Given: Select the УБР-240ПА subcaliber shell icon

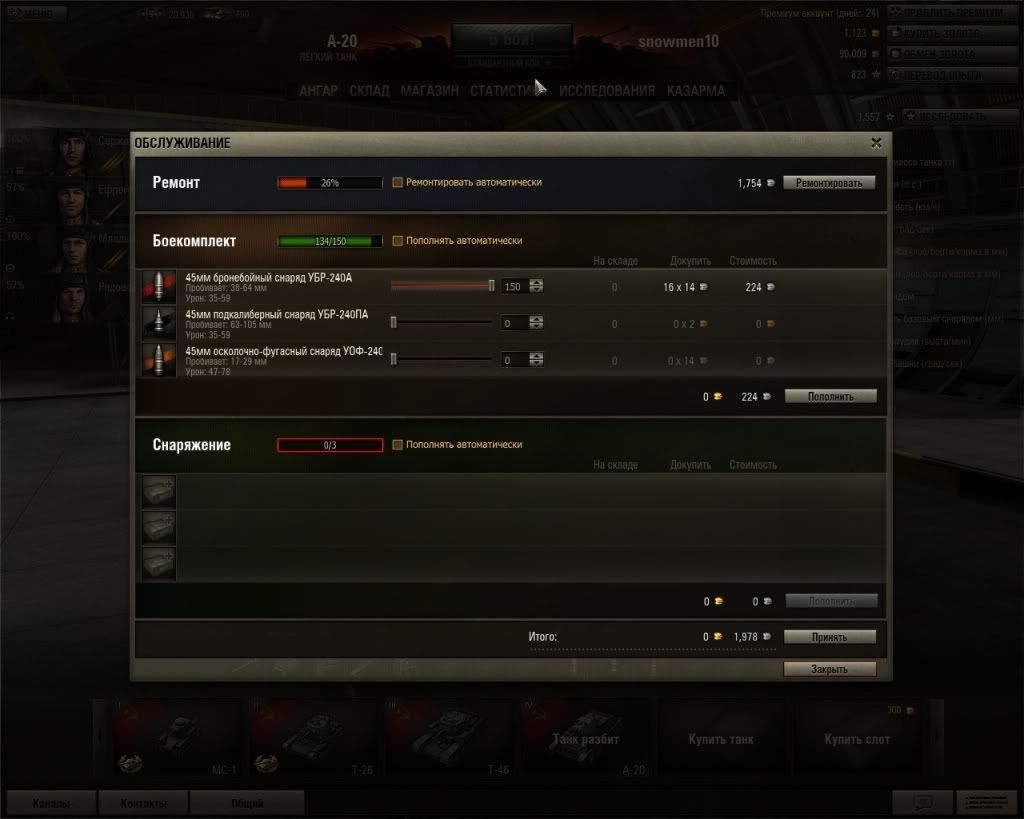Looking at the screenshot, I should (x=158, y=323).
